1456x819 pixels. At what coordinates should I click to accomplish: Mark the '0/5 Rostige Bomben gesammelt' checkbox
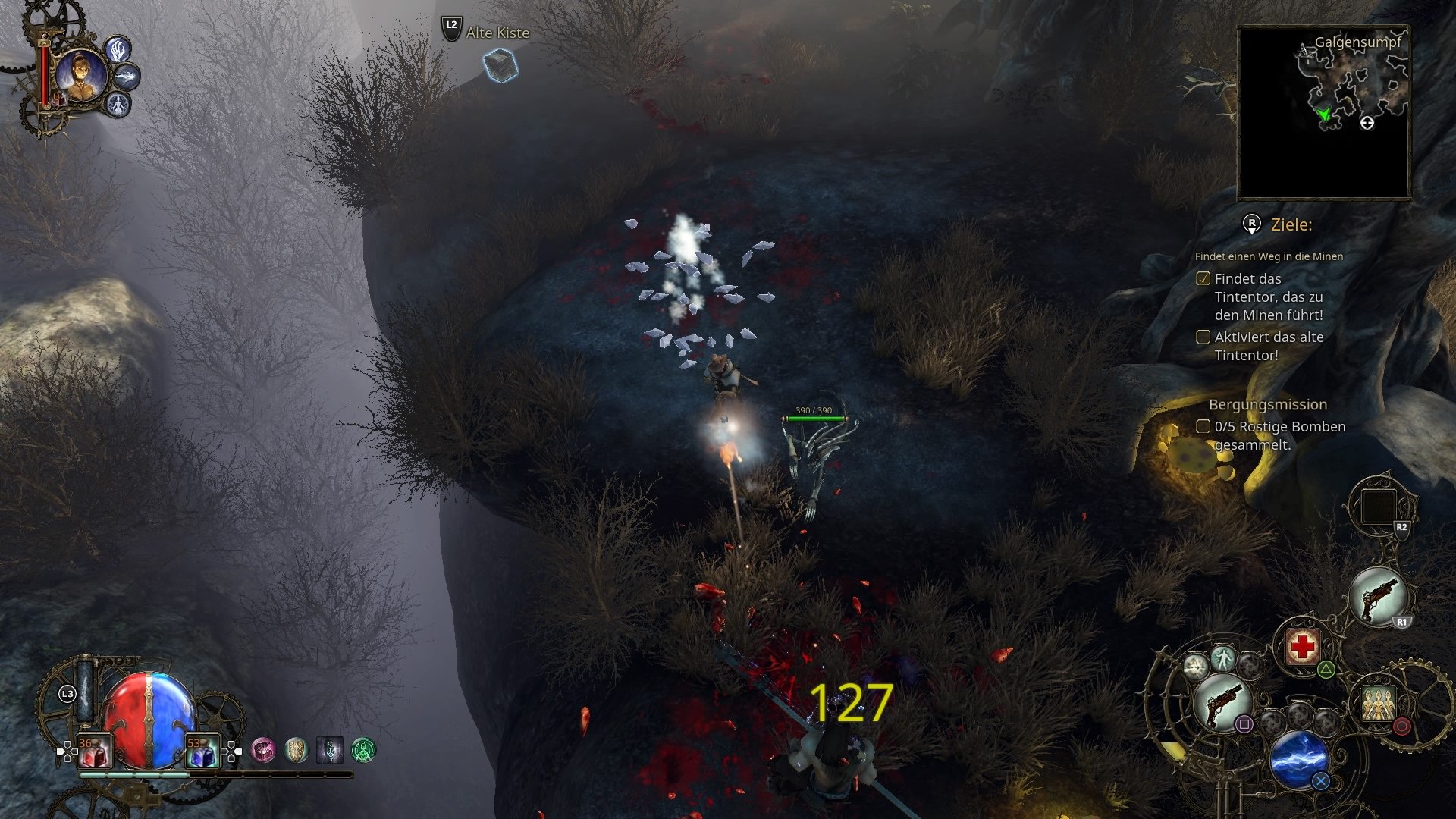(1203, 427)
